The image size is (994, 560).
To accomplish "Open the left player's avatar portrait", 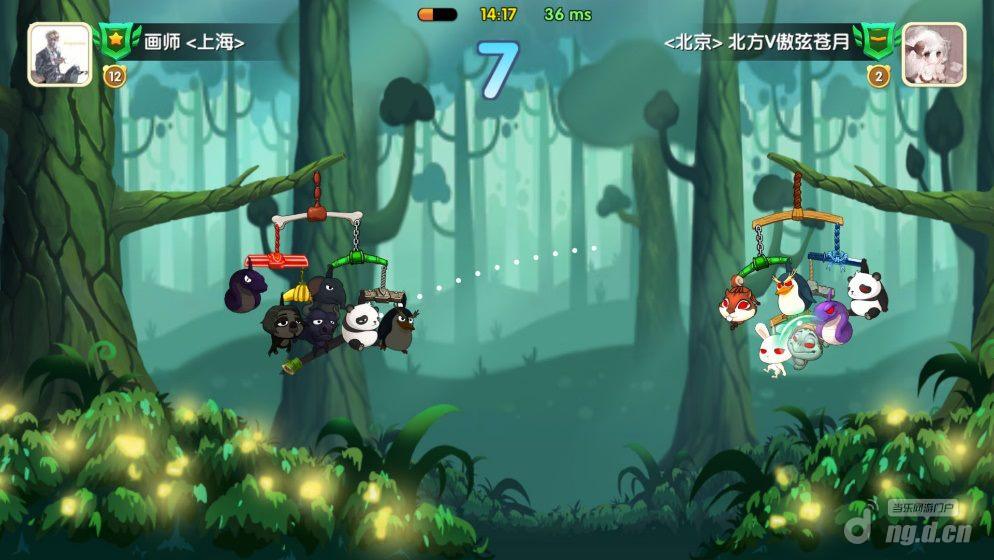I will 60,54.
